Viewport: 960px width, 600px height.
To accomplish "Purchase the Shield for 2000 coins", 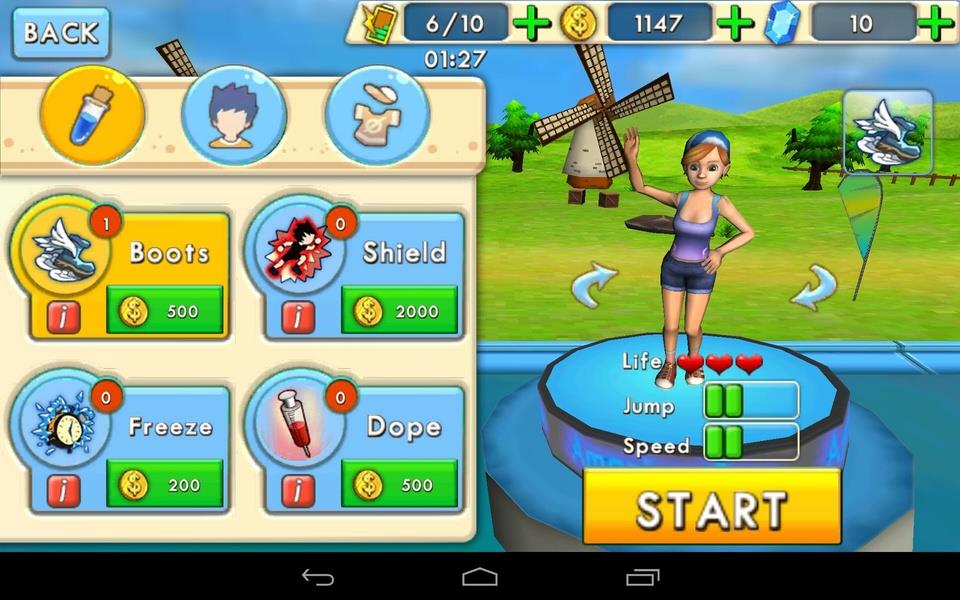I will 399,311.
